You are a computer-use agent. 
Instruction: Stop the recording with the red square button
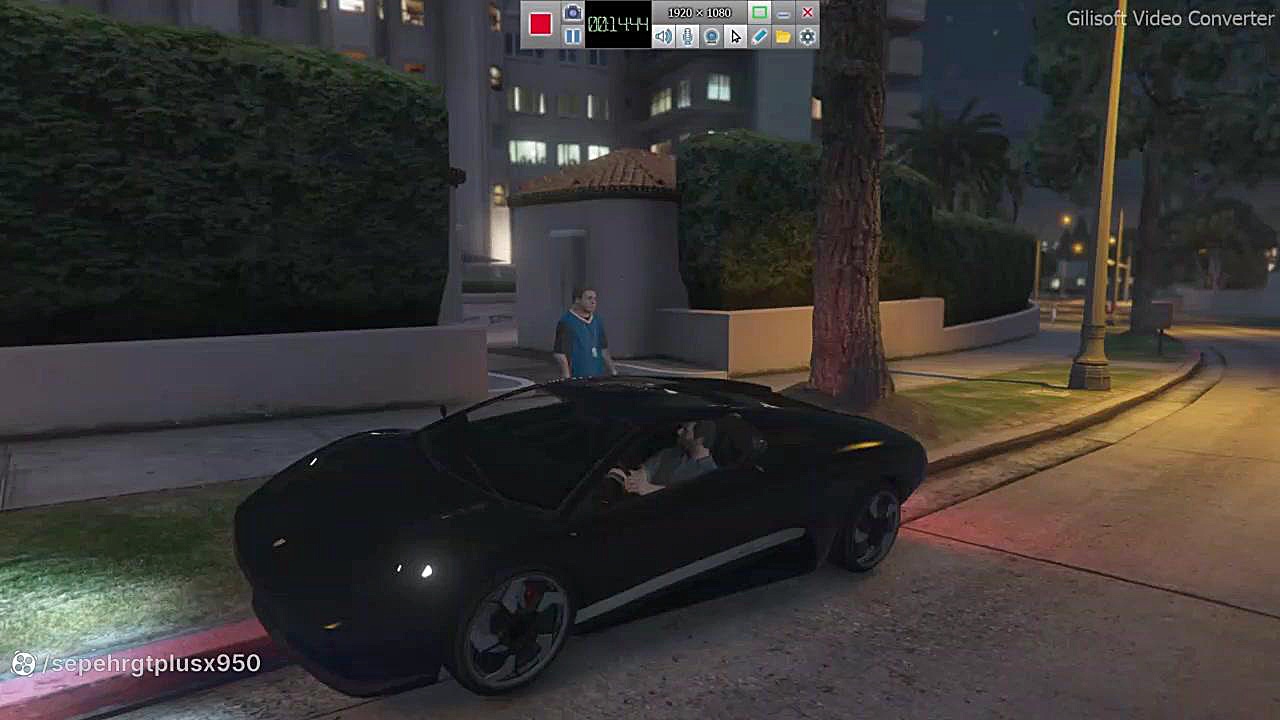pyautogui.click(x=540, y=24)
